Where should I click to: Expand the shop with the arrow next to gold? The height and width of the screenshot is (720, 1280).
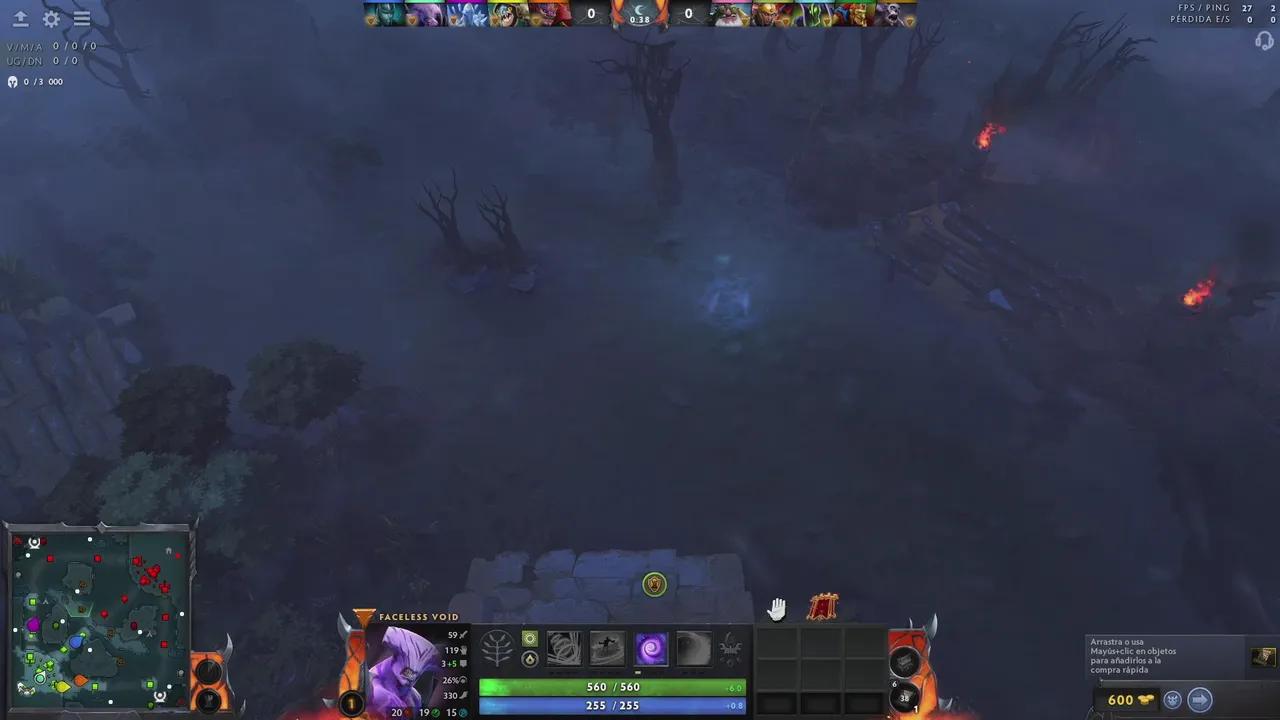coord(1200,700)
